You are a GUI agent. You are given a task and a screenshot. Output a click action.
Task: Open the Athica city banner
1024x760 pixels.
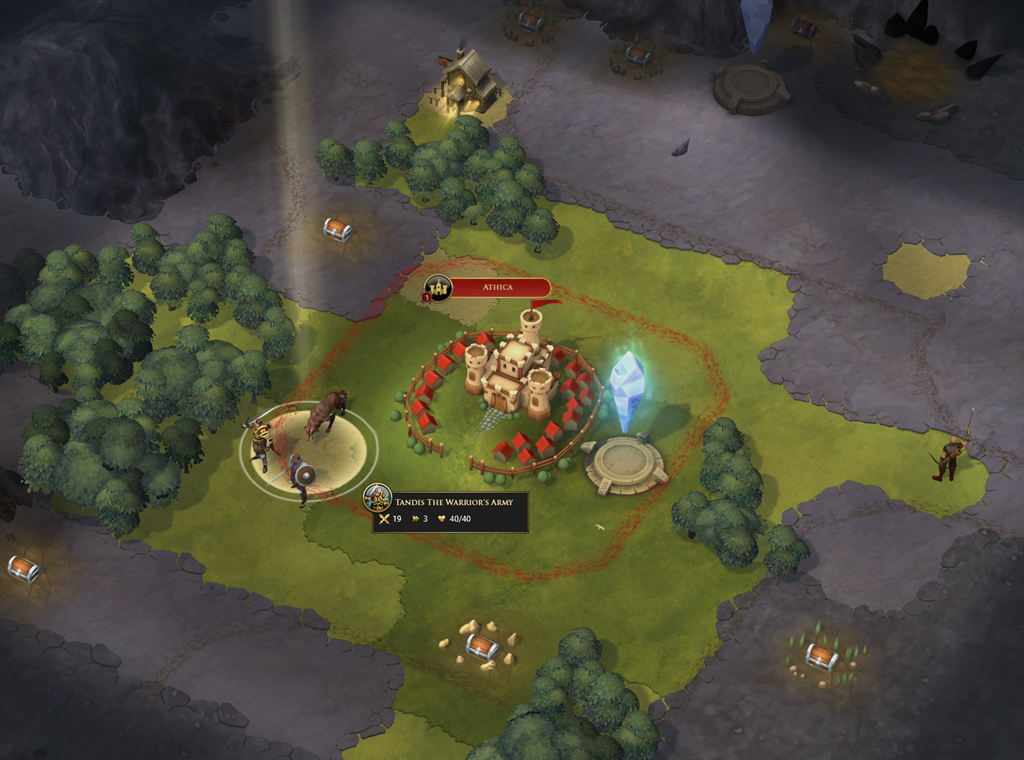[497, 288]
